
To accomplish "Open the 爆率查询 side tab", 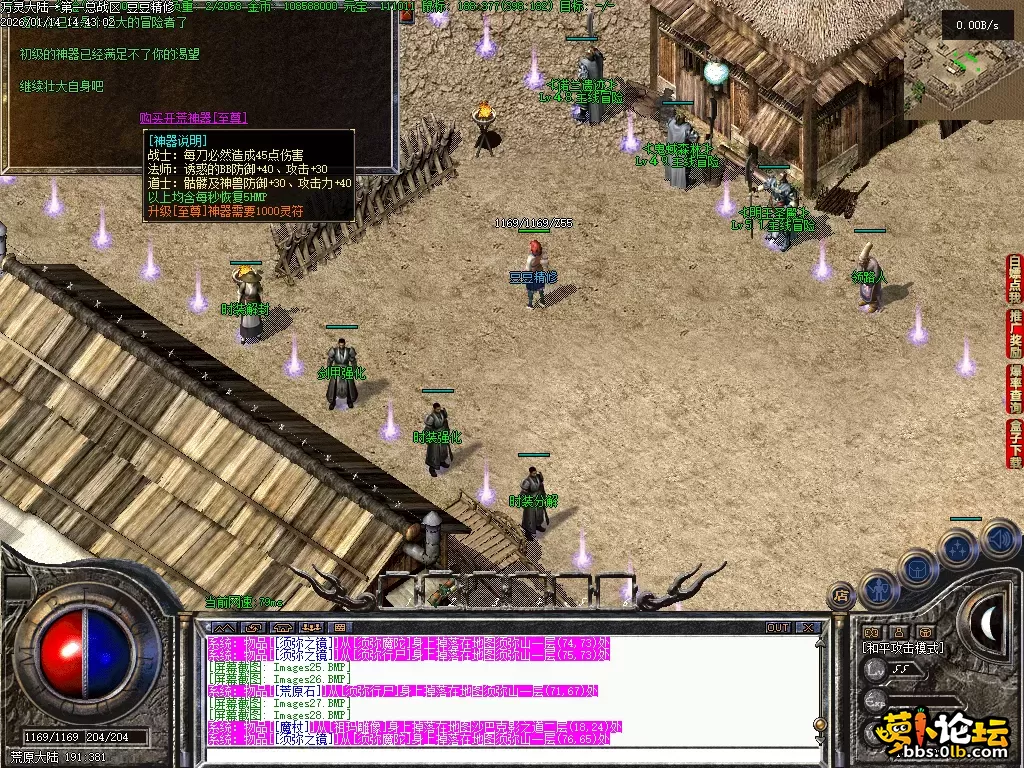I will point(1015,389).
